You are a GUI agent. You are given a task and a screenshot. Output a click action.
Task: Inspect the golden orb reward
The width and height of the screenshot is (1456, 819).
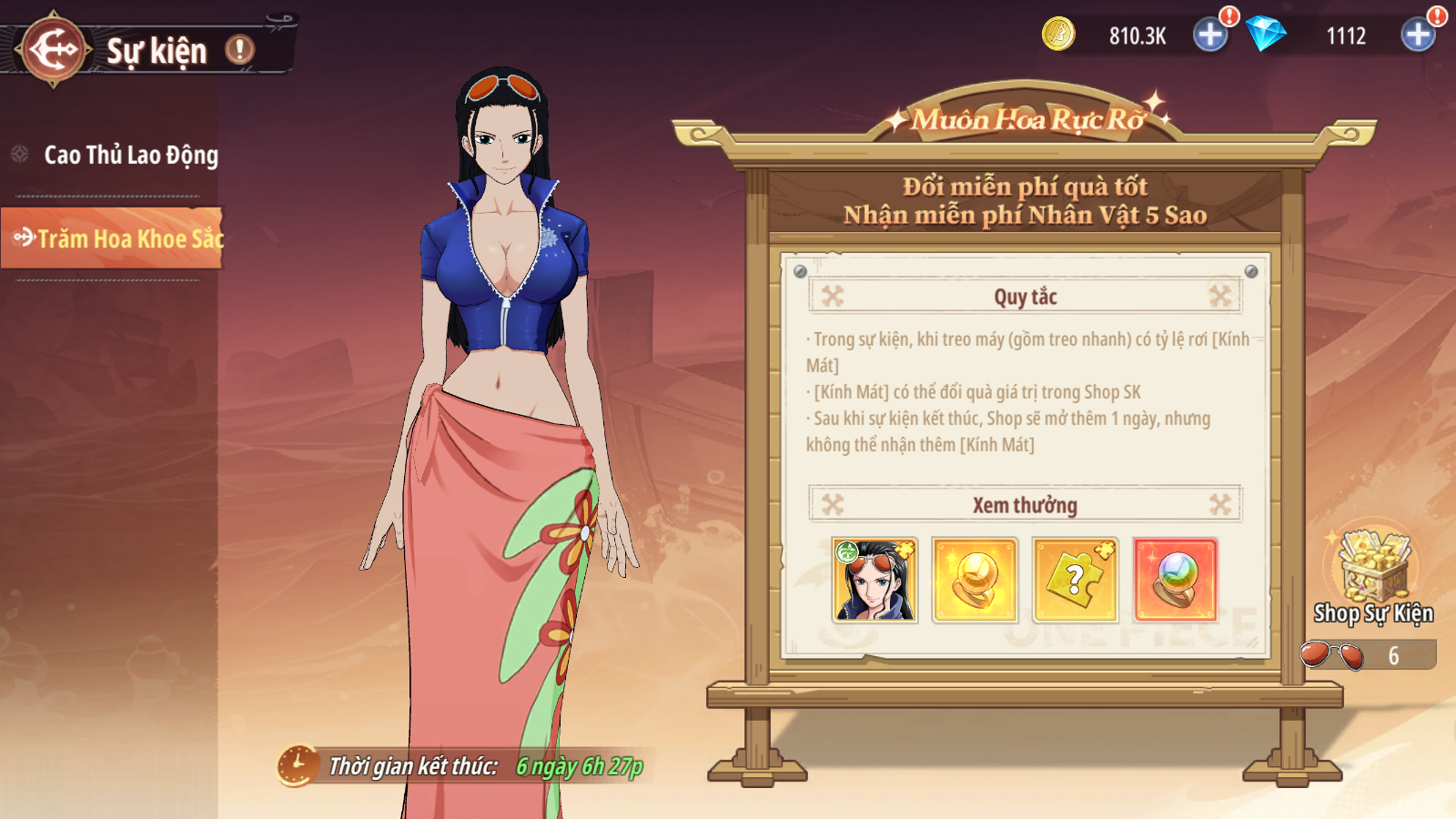tap(975, 580)
